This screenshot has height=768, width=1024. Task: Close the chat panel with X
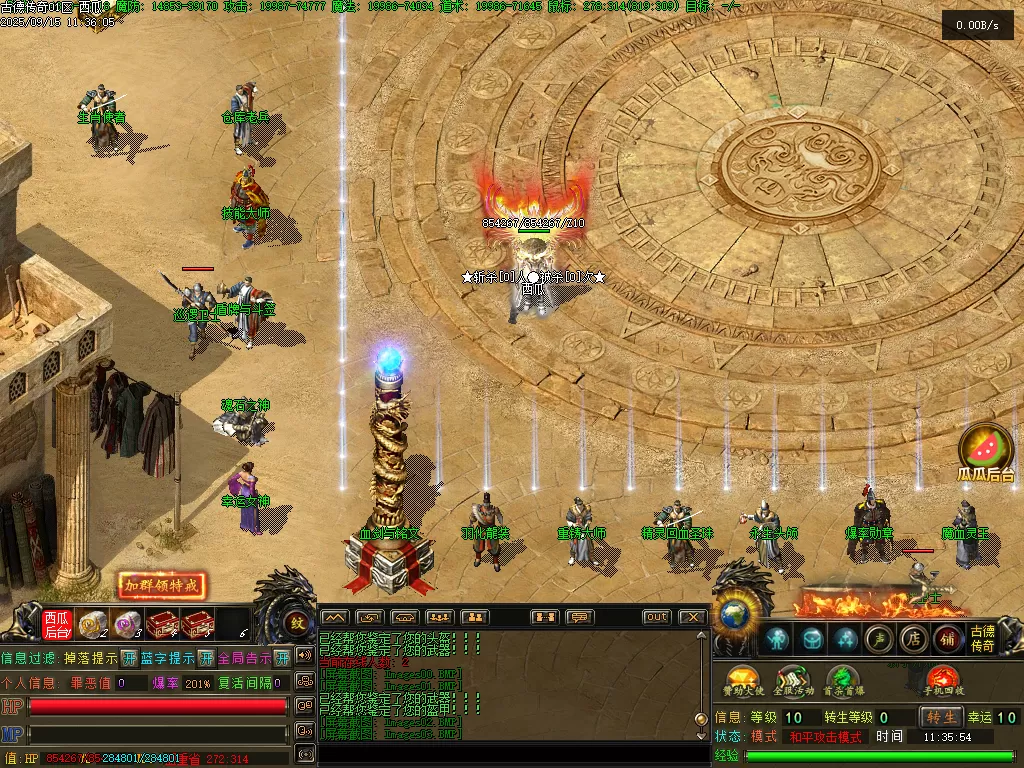coord(692,618)
